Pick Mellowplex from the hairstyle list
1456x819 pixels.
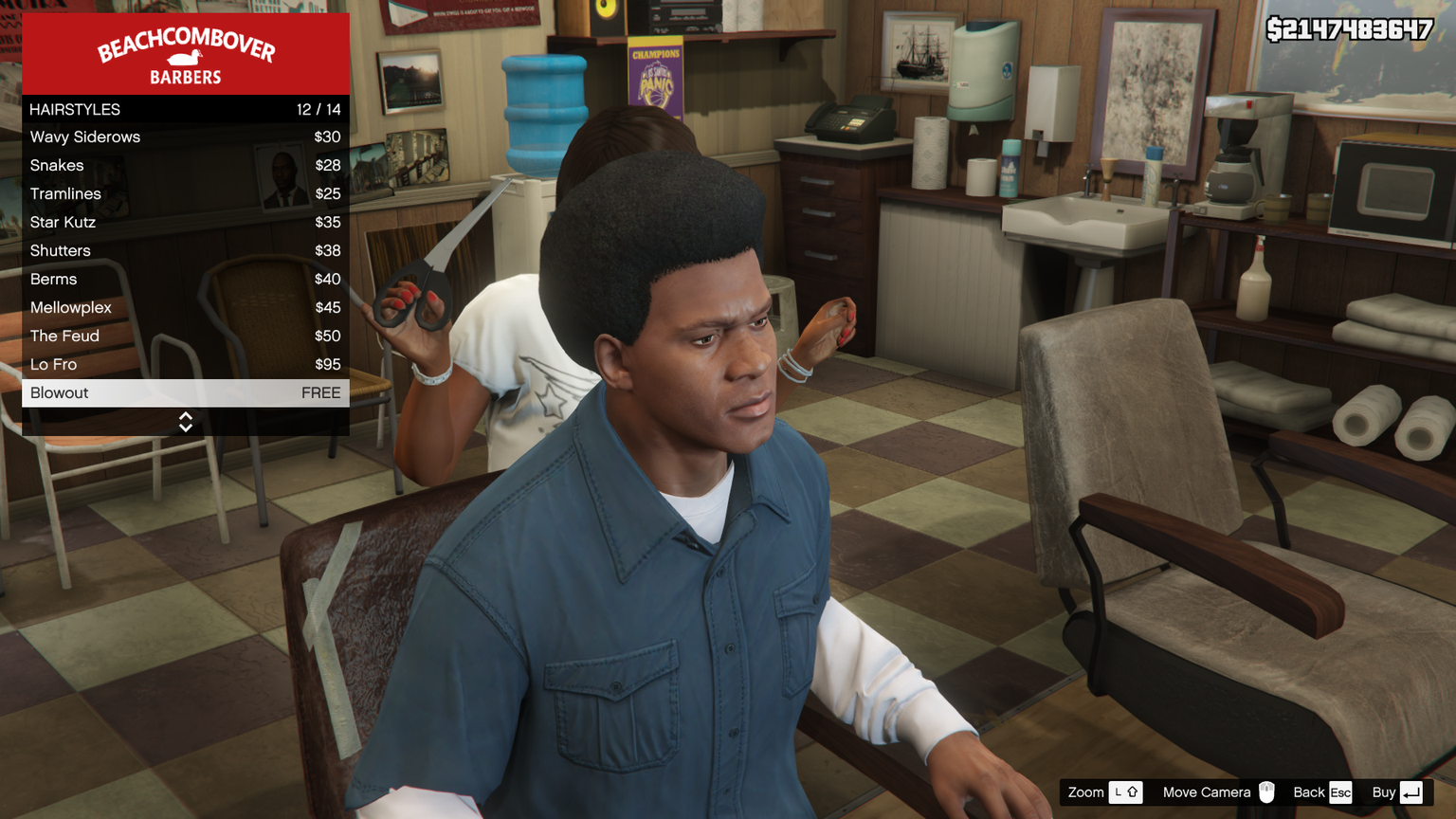coord(185,308)
